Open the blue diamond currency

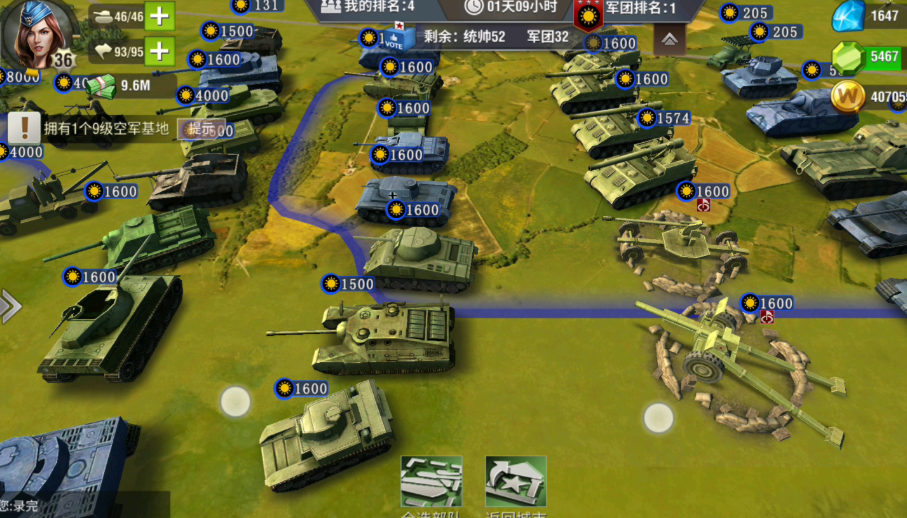[x=849, y=15]
